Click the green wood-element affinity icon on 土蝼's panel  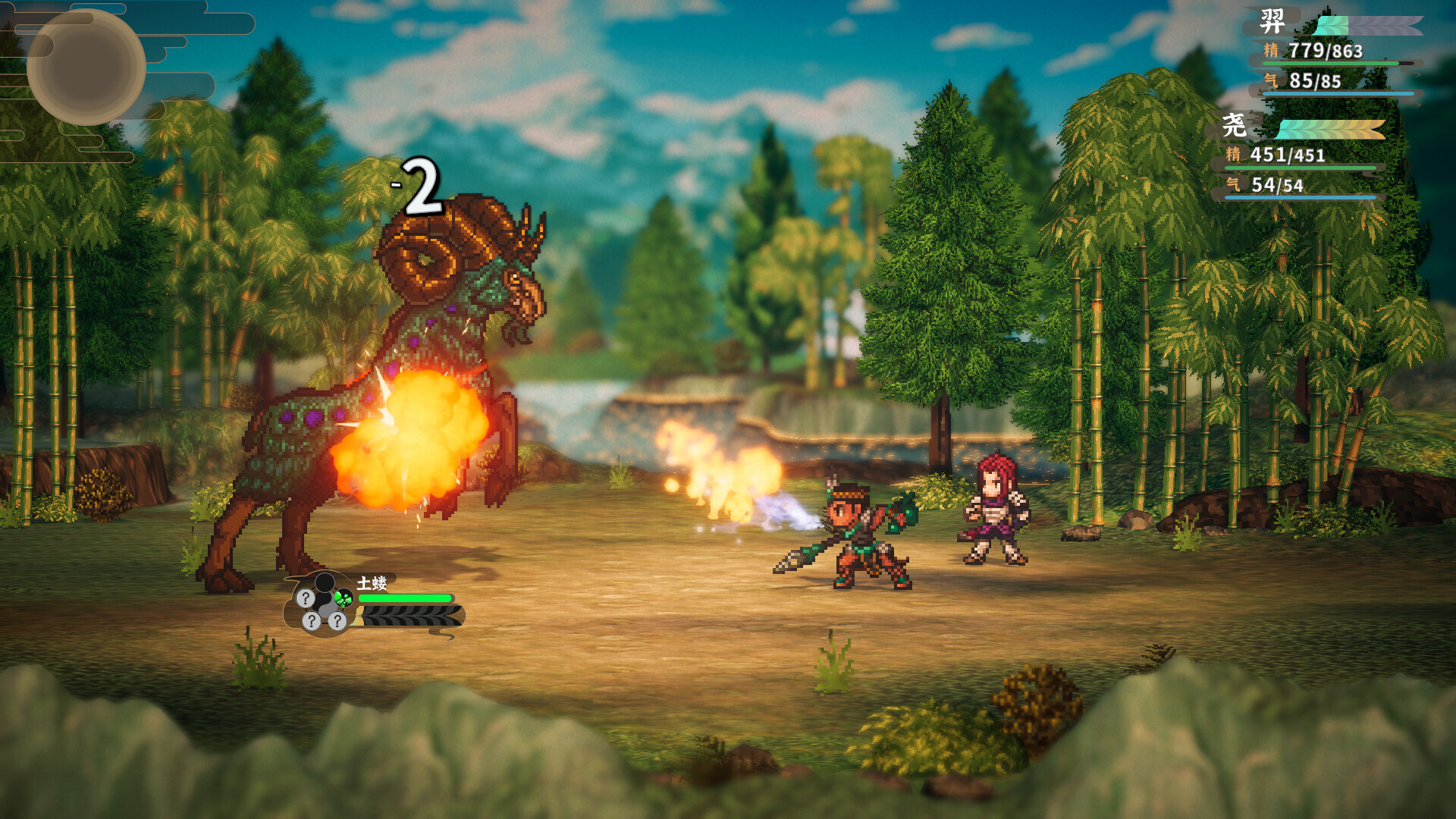click(x=343, y=598)
